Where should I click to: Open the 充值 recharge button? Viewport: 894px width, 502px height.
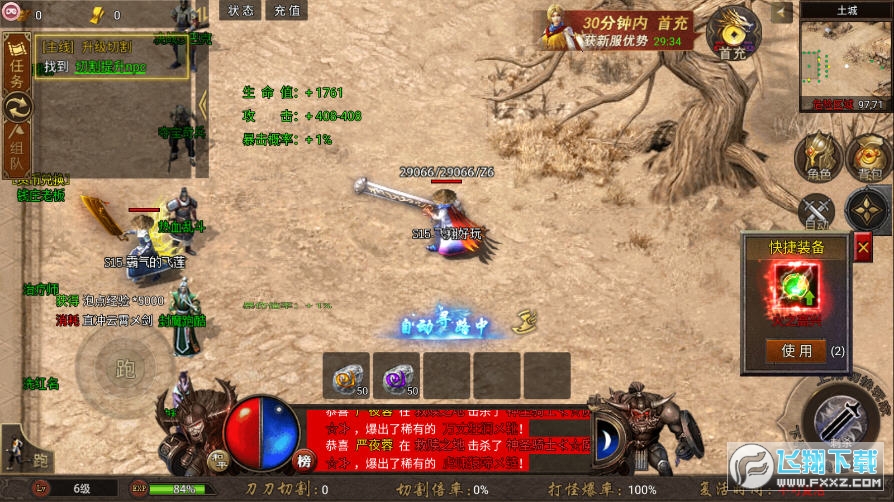[x=287, y=11]
